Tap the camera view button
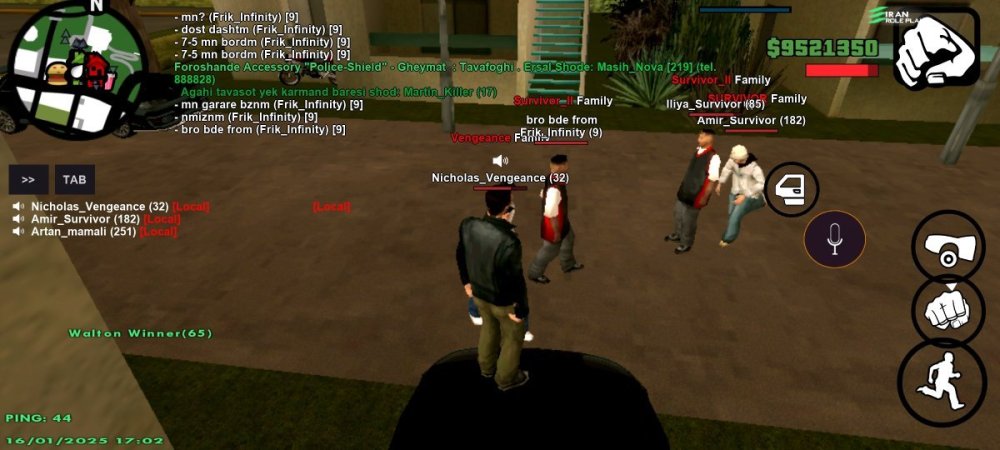 [948, 246]
